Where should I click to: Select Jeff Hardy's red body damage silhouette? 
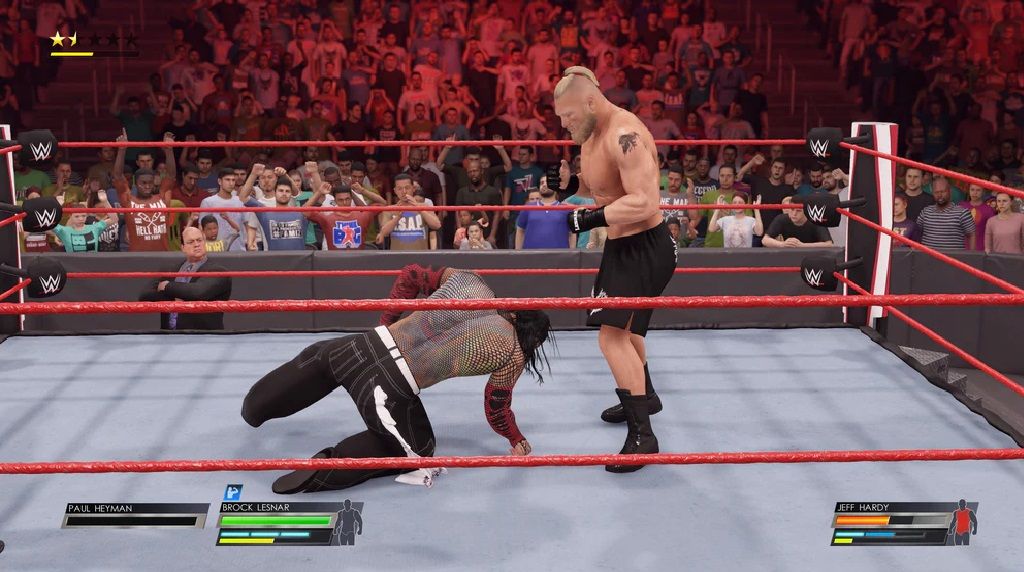tap(963, 522)
